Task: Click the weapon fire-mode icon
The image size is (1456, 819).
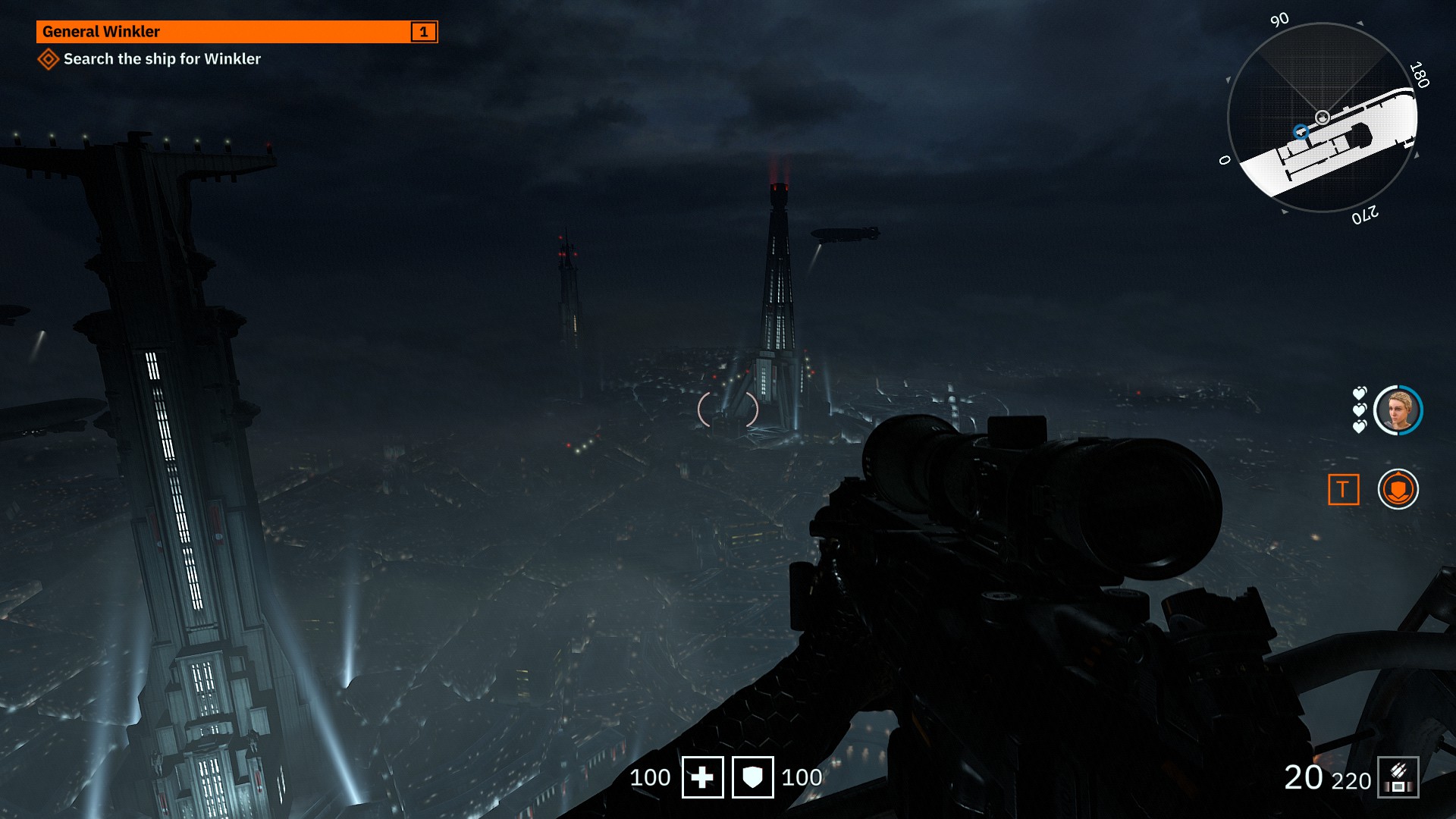Action: [1398, 778]
